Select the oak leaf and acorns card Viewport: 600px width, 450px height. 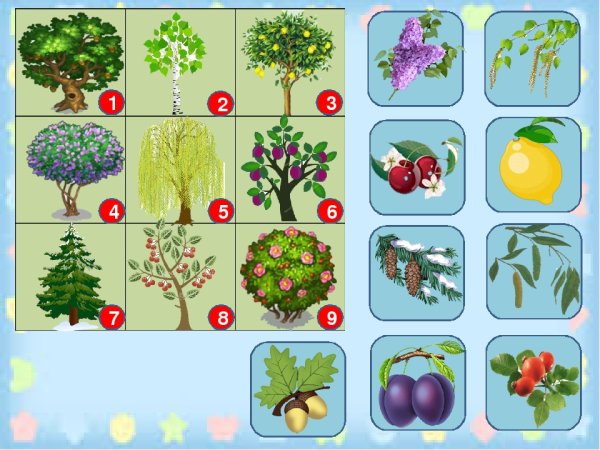(298, 389)
